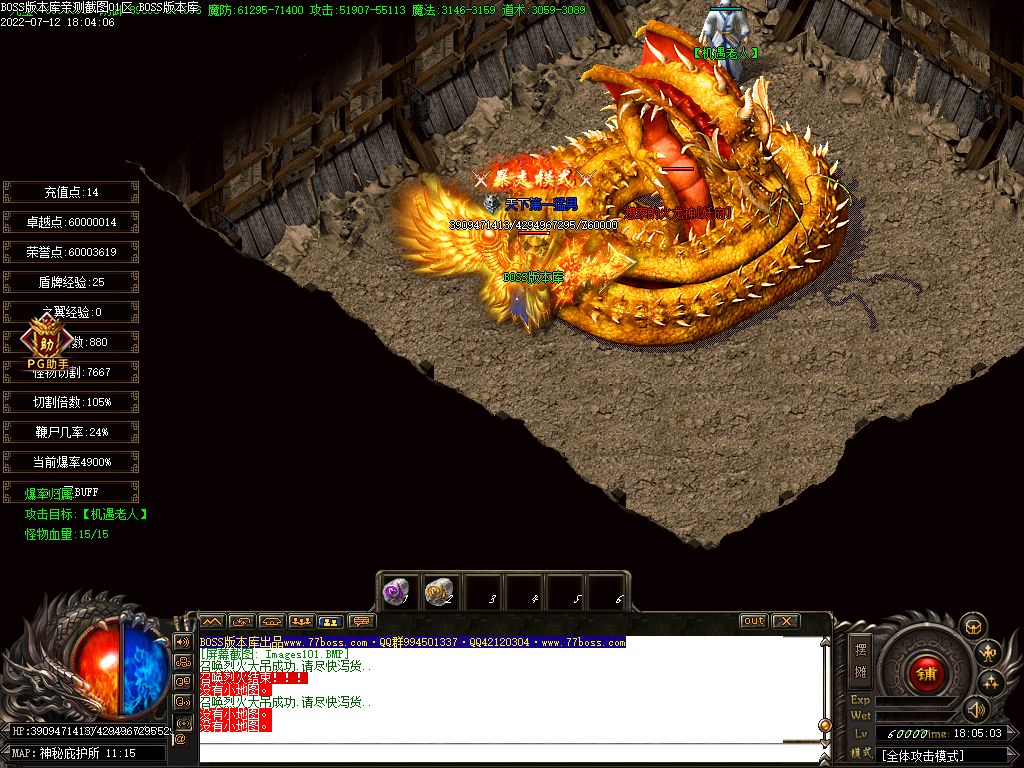1024x768 pixels.
Task: Open the skills sparkle icon
Action: point(991,683)
